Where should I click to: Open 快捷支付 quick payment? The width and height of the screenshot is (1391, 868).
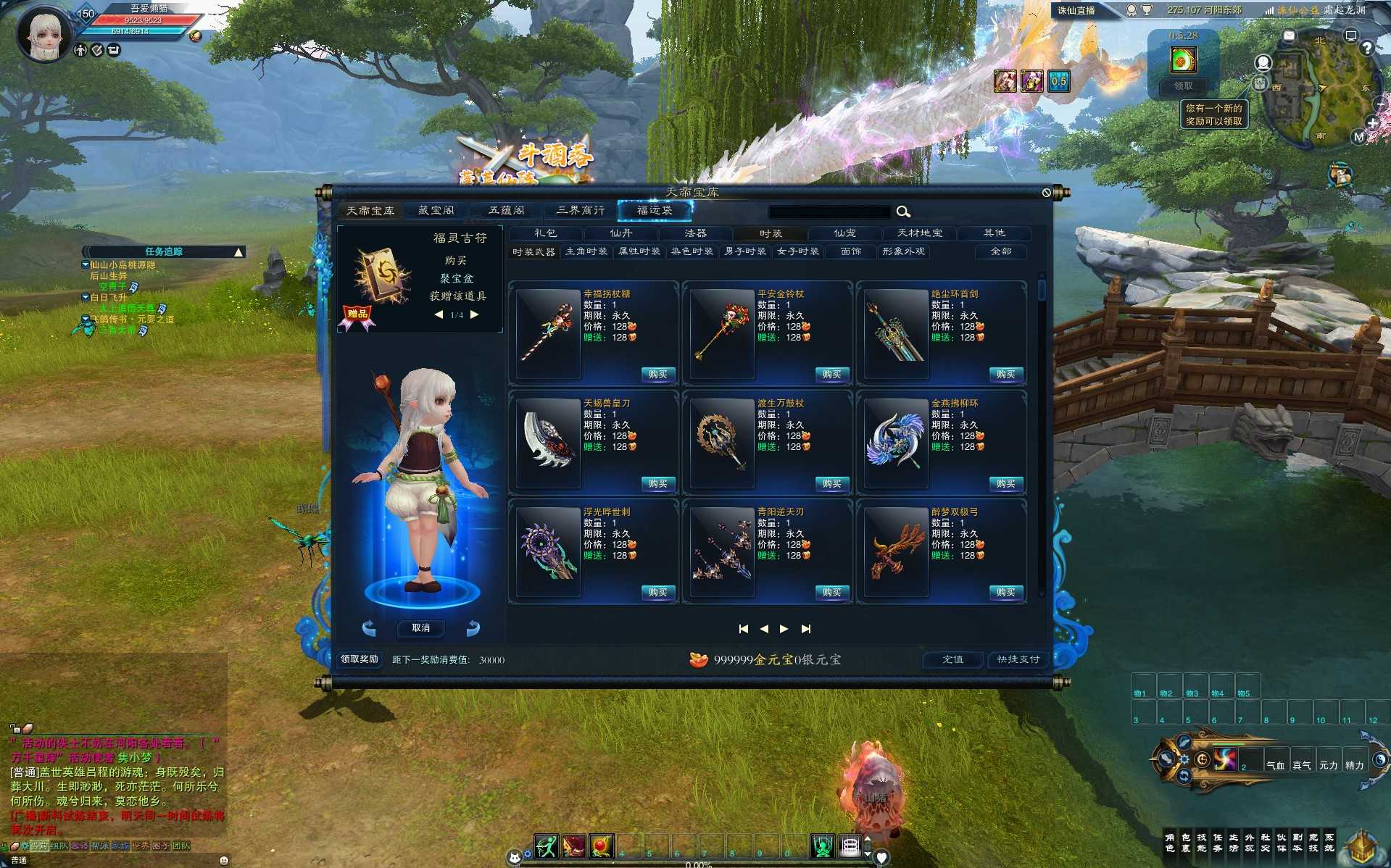1018,659
